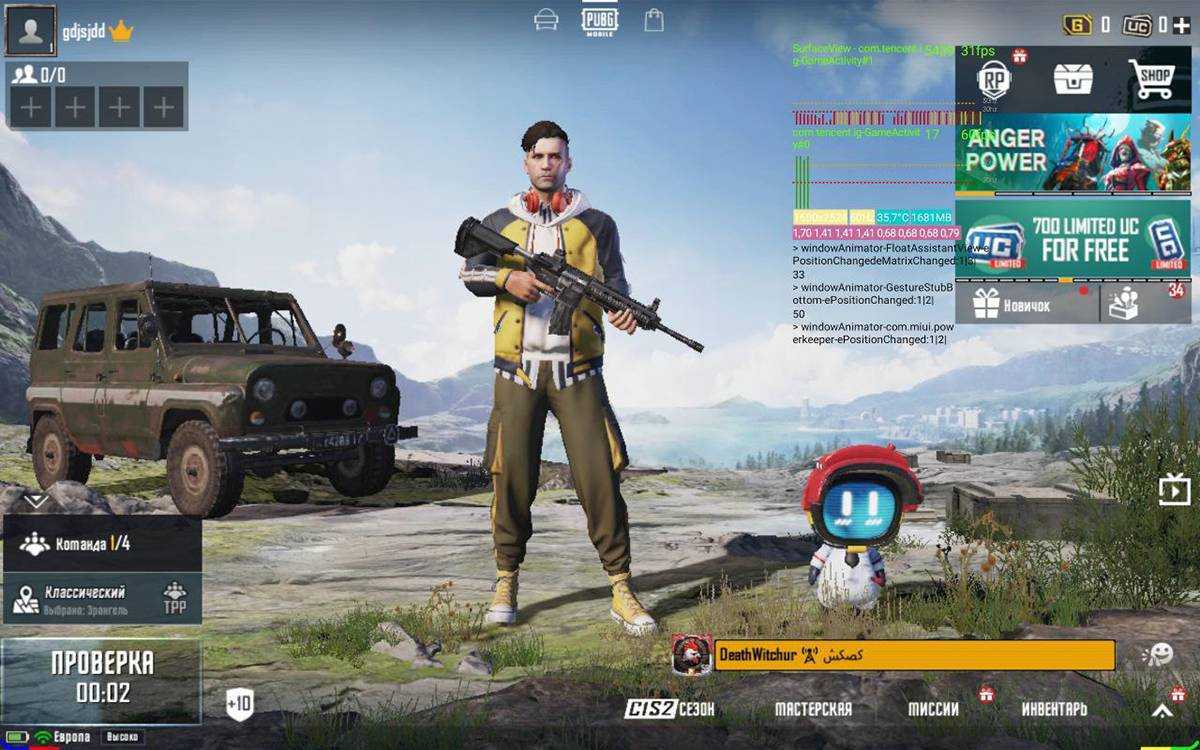Open the 700 Limited UC for Free banner

[1073, 240]
